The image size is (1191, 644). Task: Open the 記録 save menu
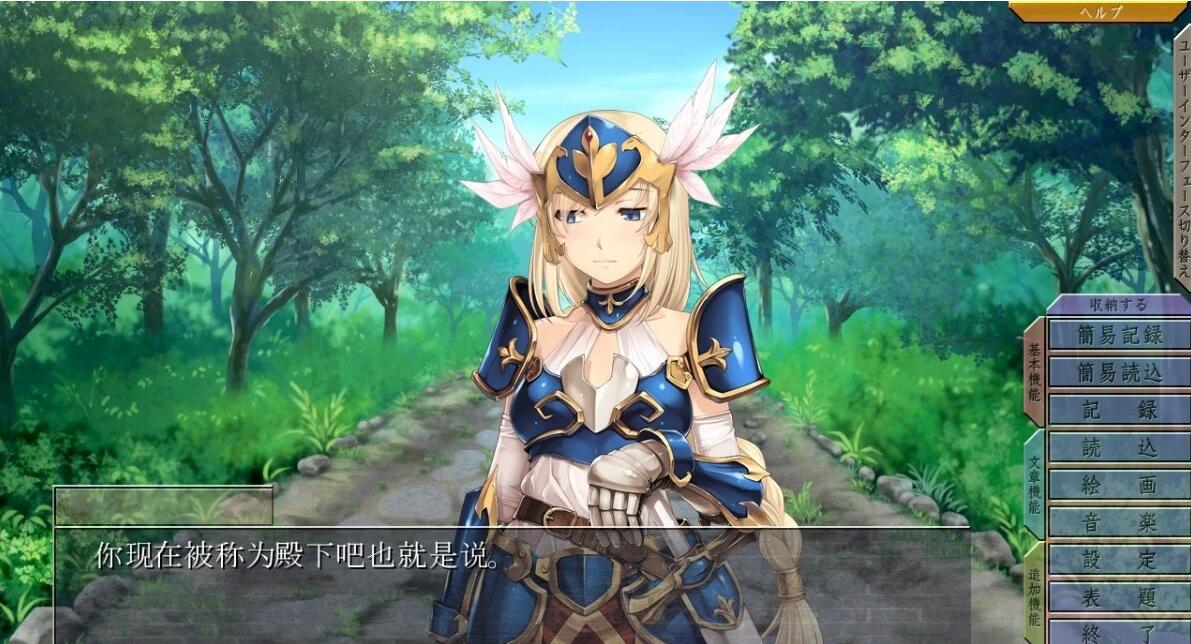[1119, 410]
